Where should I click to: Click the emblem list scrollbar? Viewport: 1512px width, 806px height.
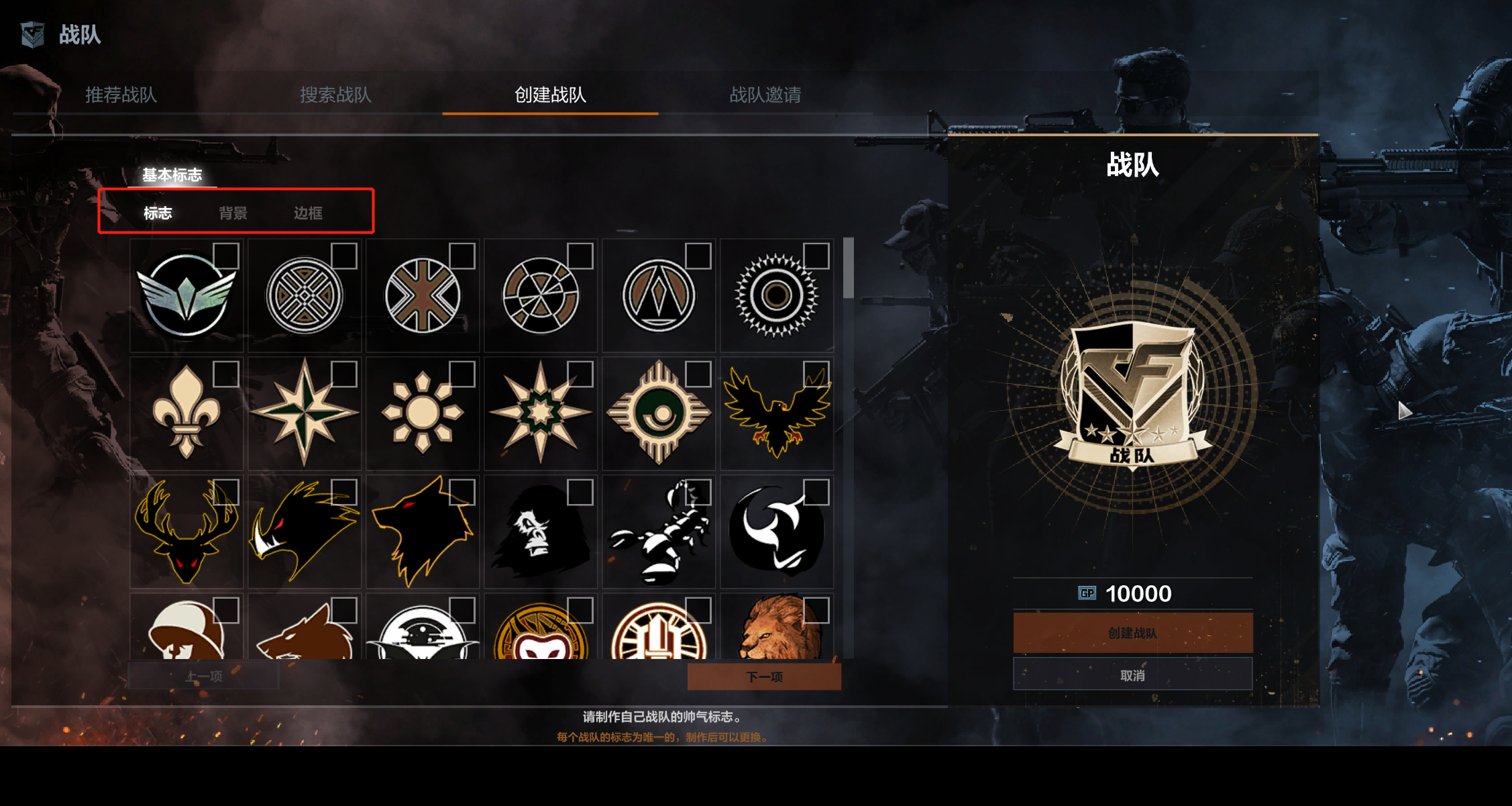click(x=849, y=268)
